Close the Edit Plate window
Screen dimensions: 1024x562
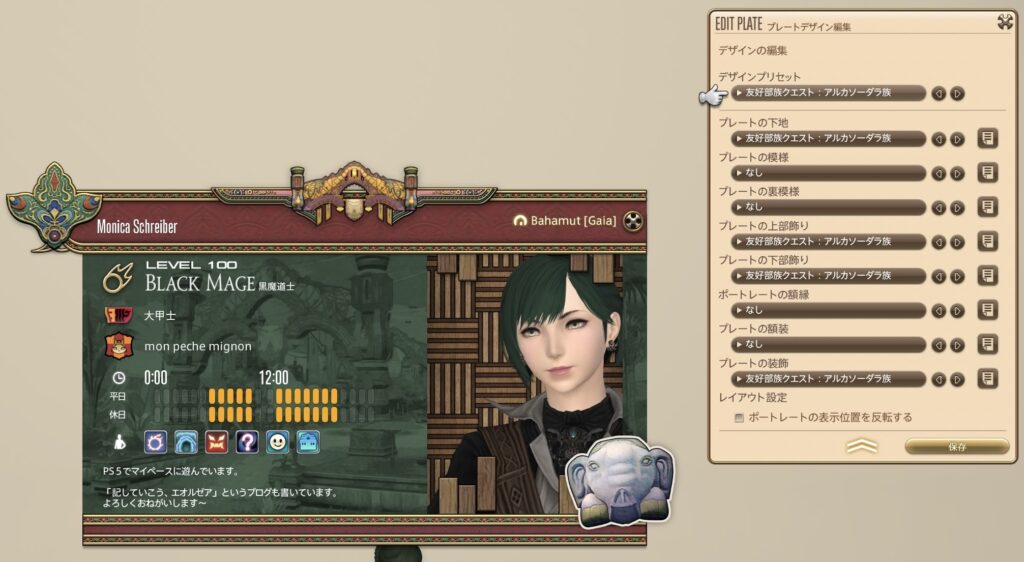(x=1005, y=22)
